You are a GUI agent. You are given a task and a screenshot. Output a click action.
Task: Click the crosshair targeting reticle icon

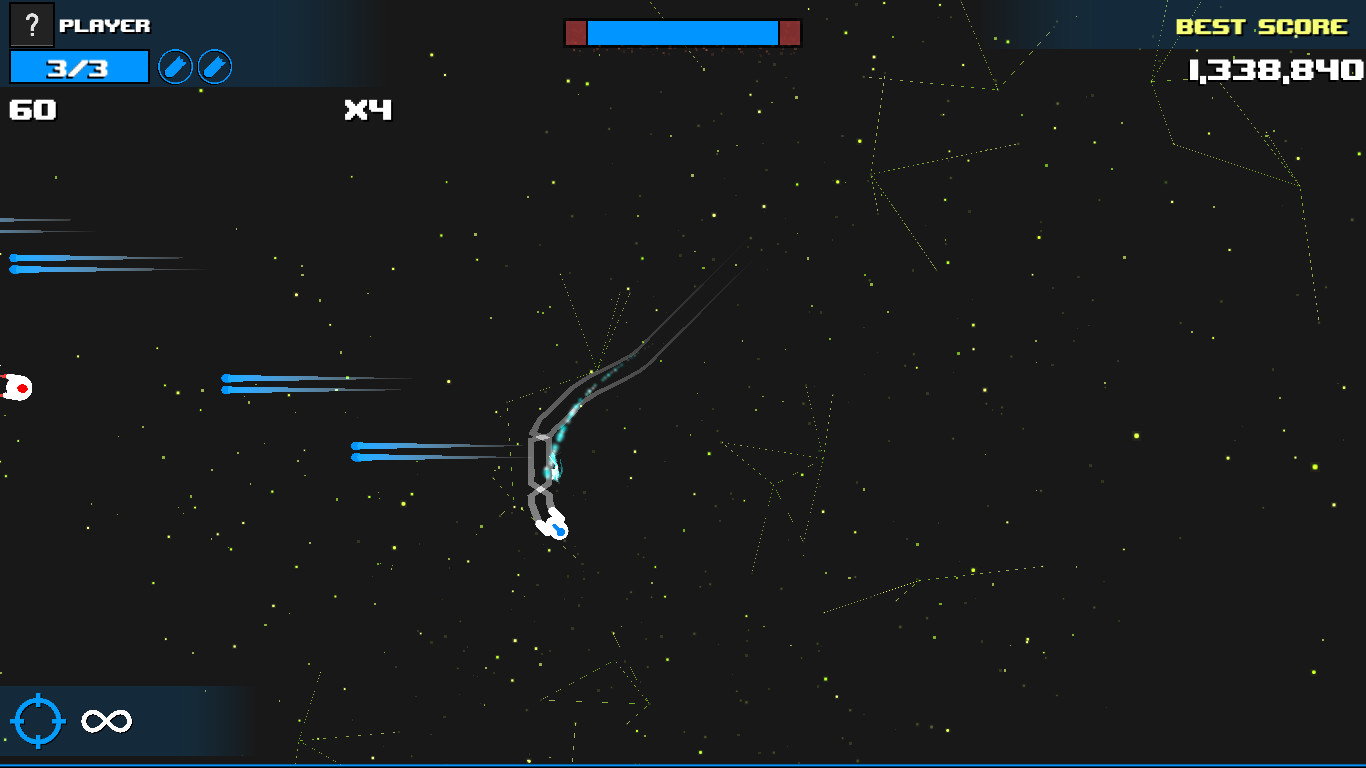(37, 719)
